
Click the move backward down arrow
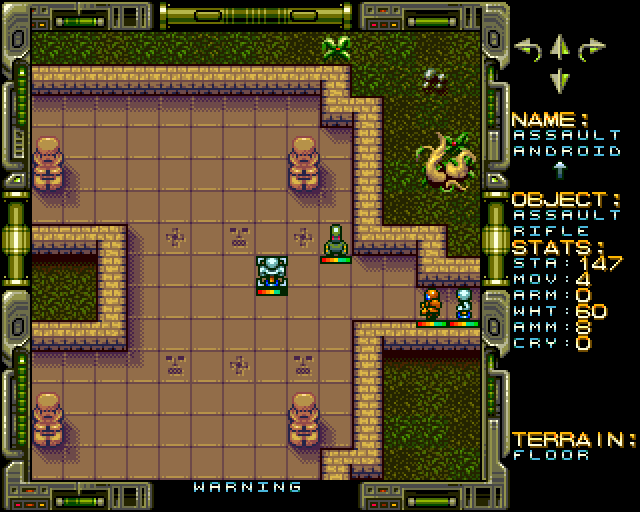560,79
